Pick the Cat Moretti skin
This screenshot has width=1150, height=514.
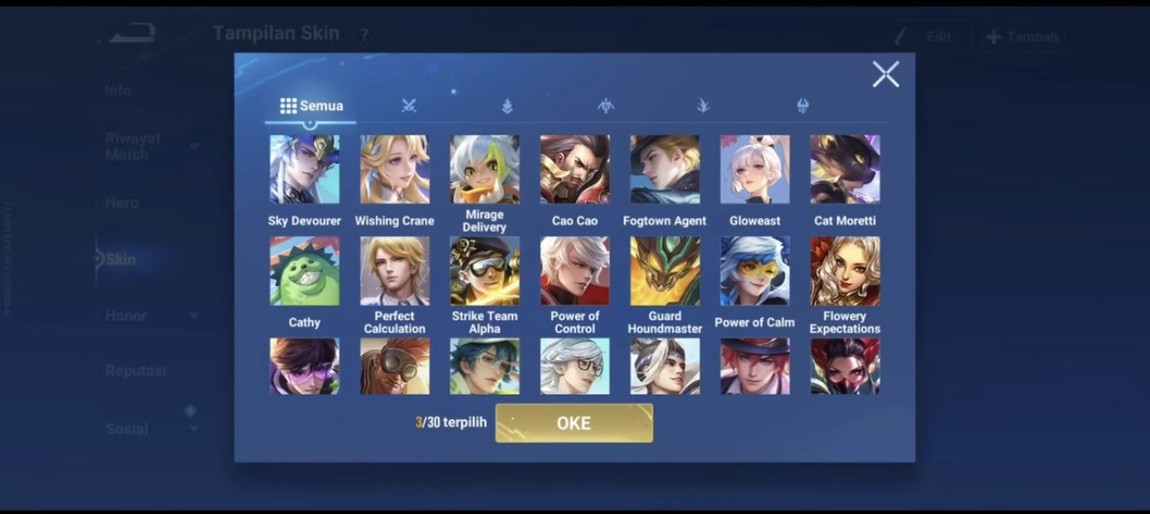point(845,170)
